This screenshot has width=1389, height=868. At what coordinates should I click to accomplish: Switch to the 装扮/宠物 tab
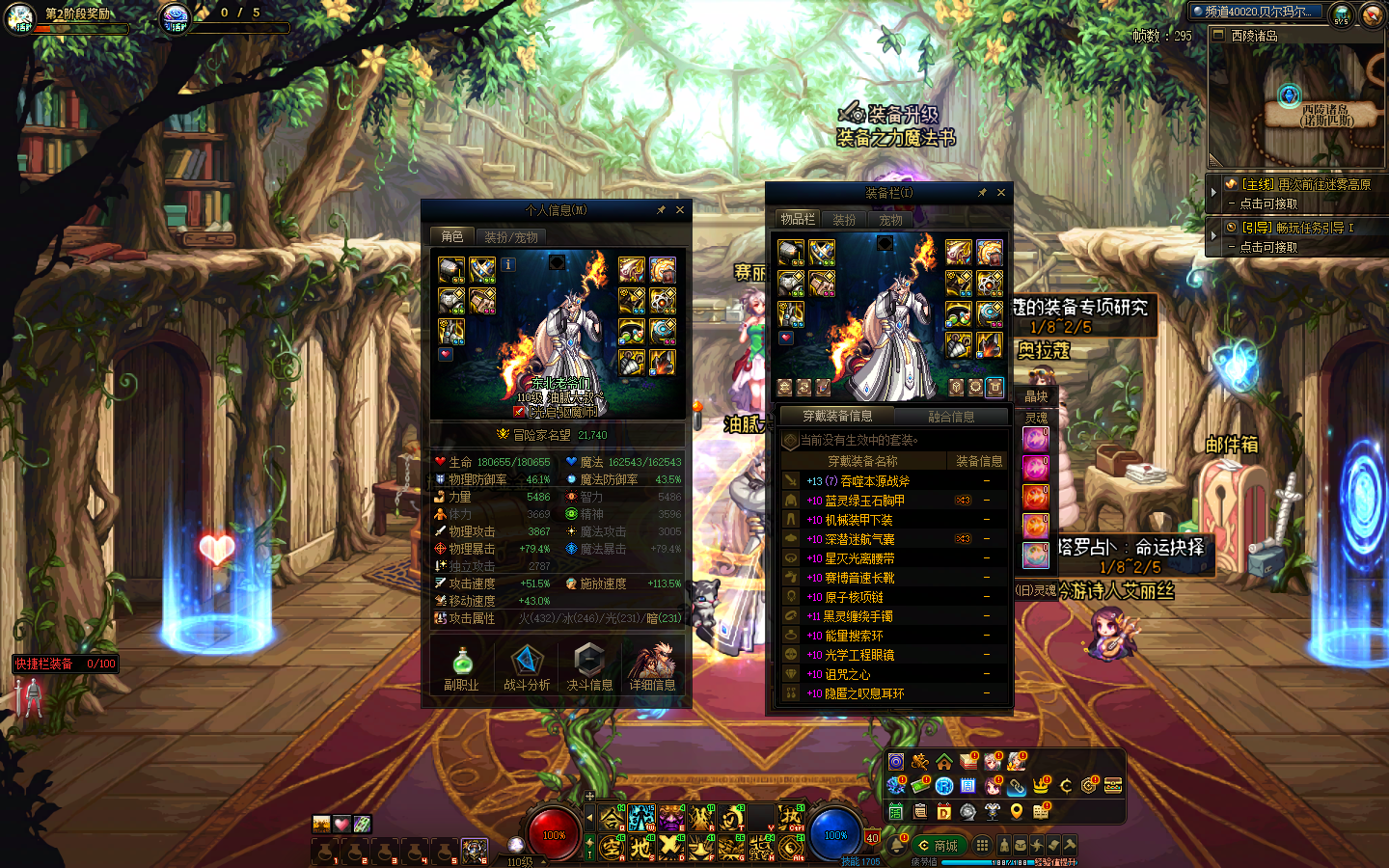click(x=511, y=236)
